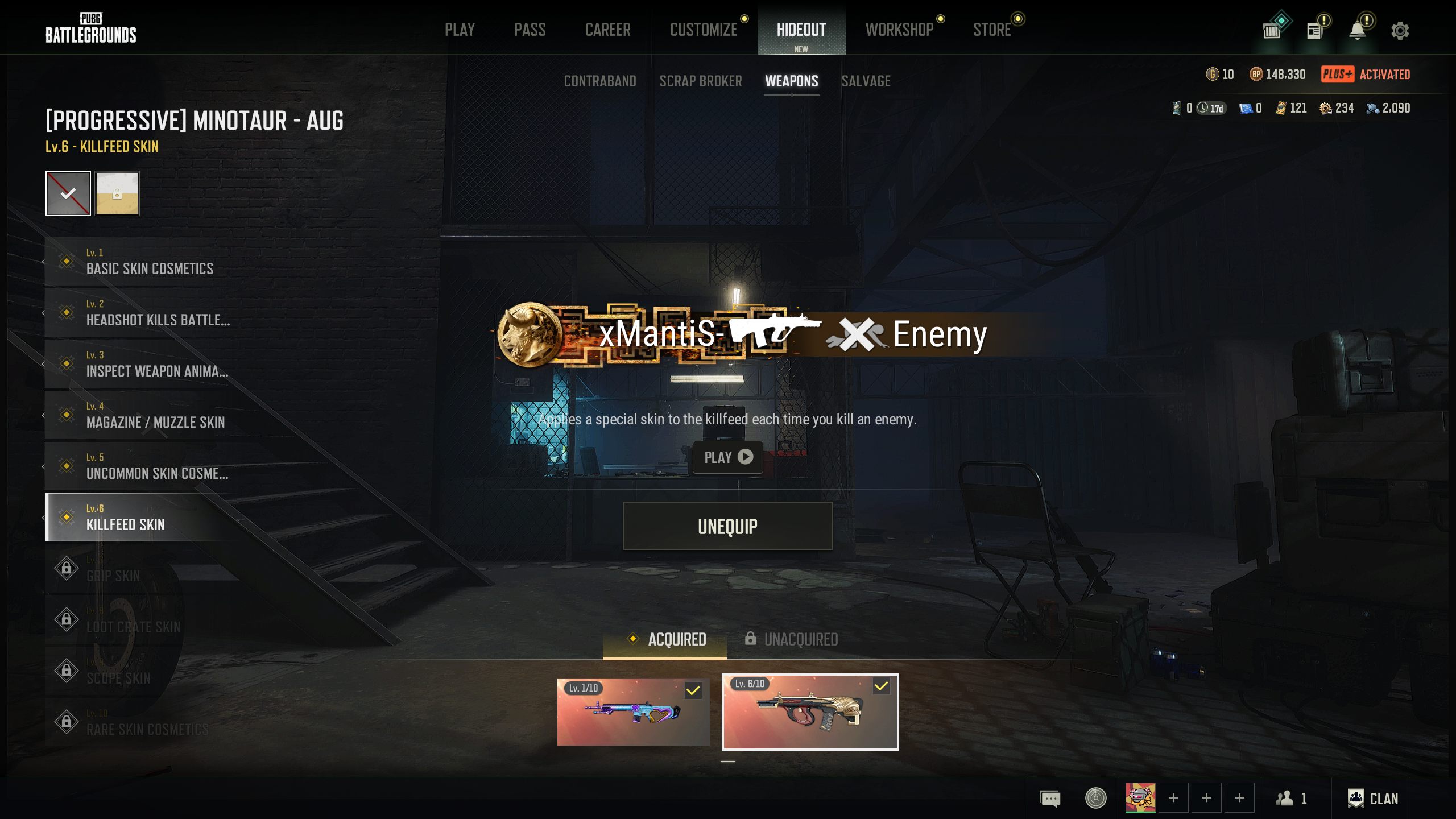Go to the CAREER tab

coord(607,30)
